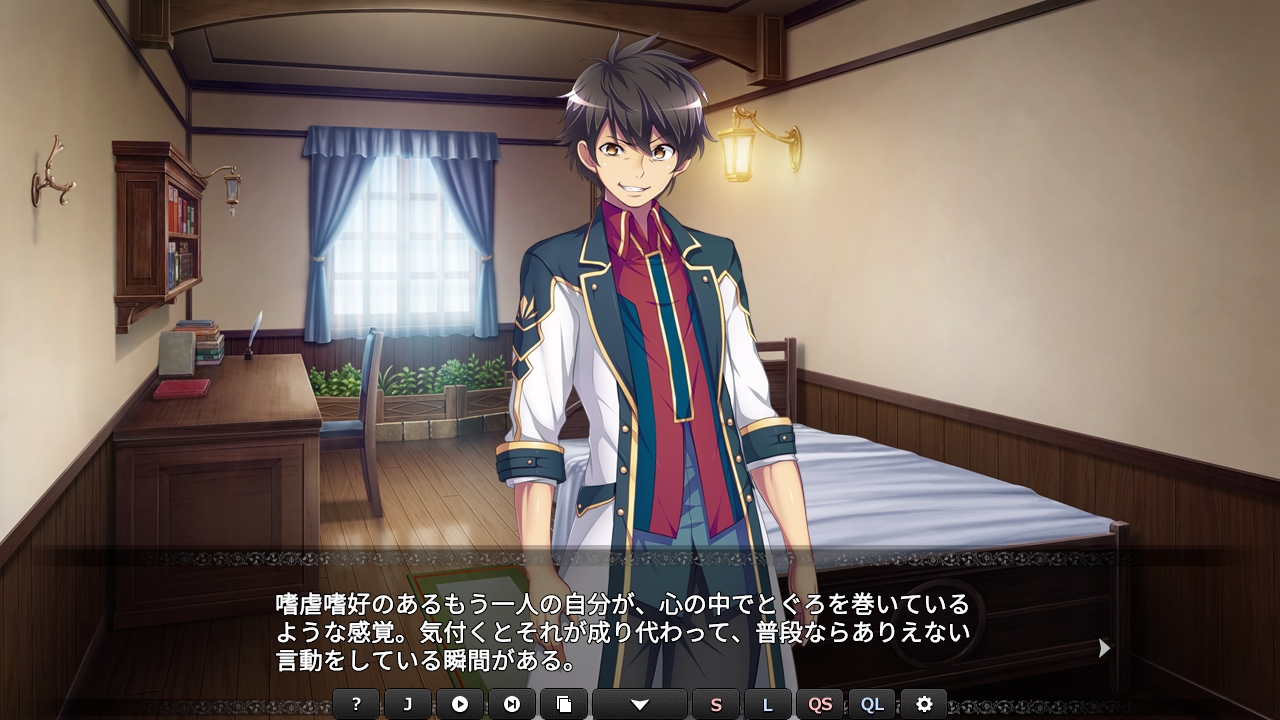The image size is (1280, 720).
Task: Open the stacked pages log button
Action: tap(564, 704)
